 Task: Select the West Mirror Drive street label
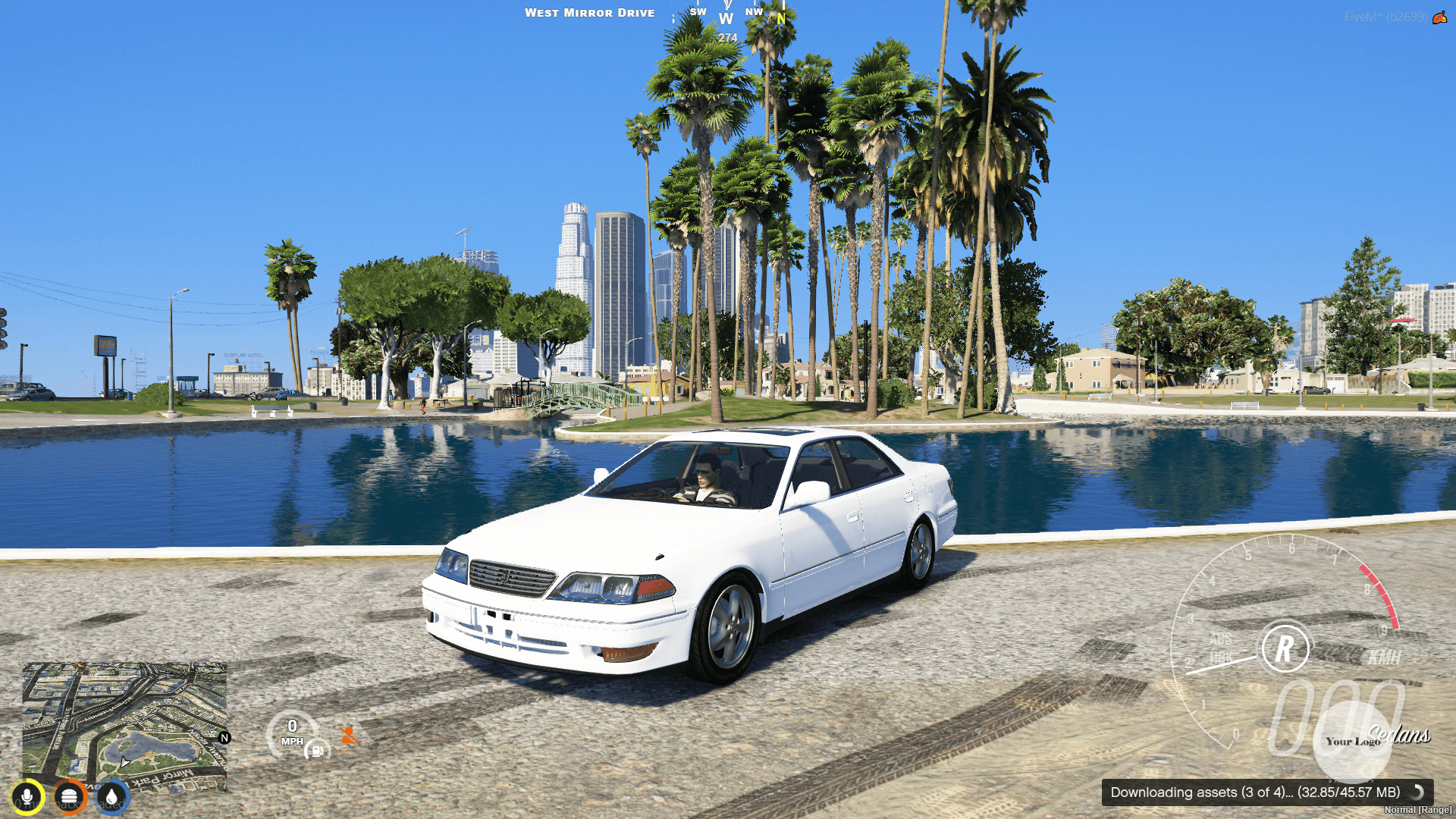(x=591, y=13)
